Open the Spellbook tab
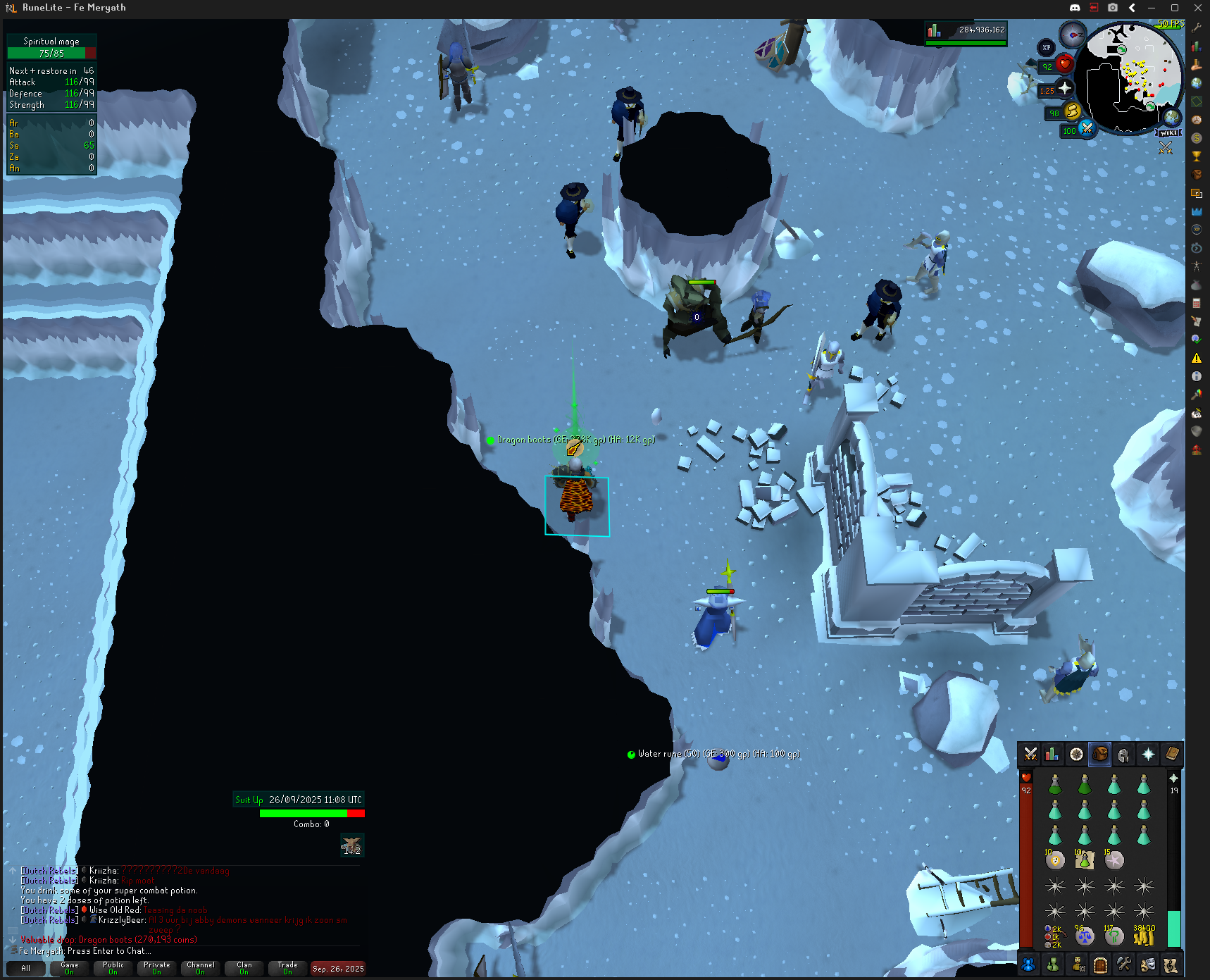 (1172, 755)
